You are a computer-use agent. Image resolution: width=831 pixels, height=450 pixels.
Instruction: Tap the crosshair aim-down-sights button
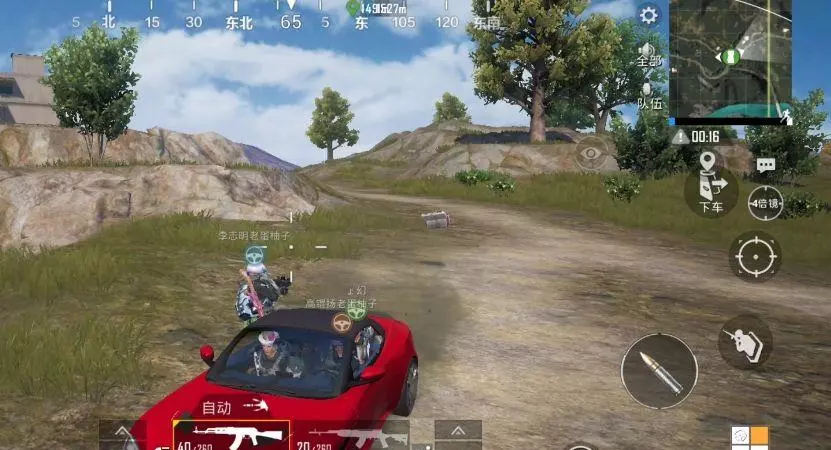(x=755, y=257)
